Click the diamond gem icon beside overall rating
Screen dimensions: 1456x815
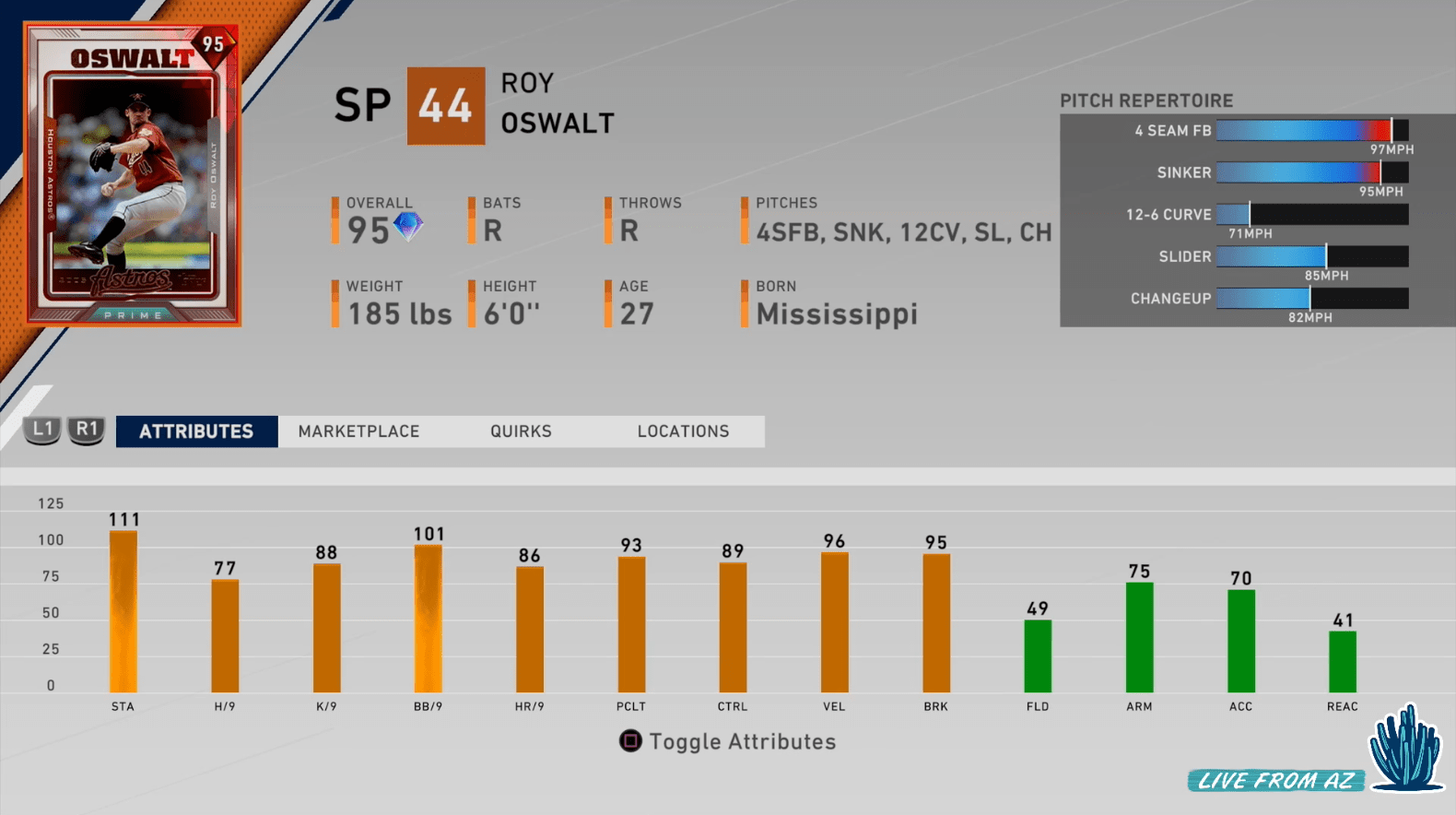tap(409, 230)
